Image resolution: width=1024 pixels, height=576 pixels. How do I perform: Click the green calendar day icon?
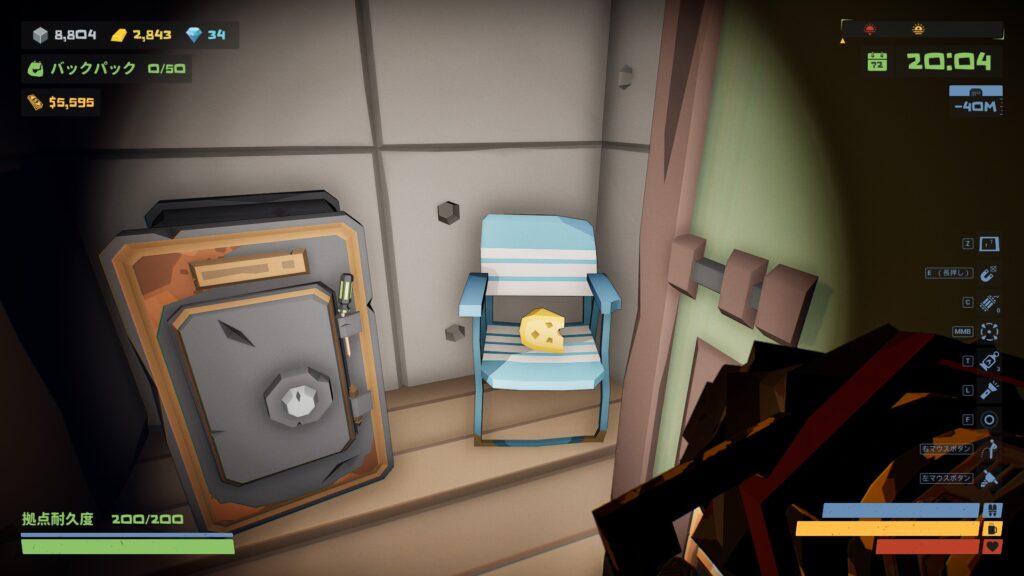877,62
